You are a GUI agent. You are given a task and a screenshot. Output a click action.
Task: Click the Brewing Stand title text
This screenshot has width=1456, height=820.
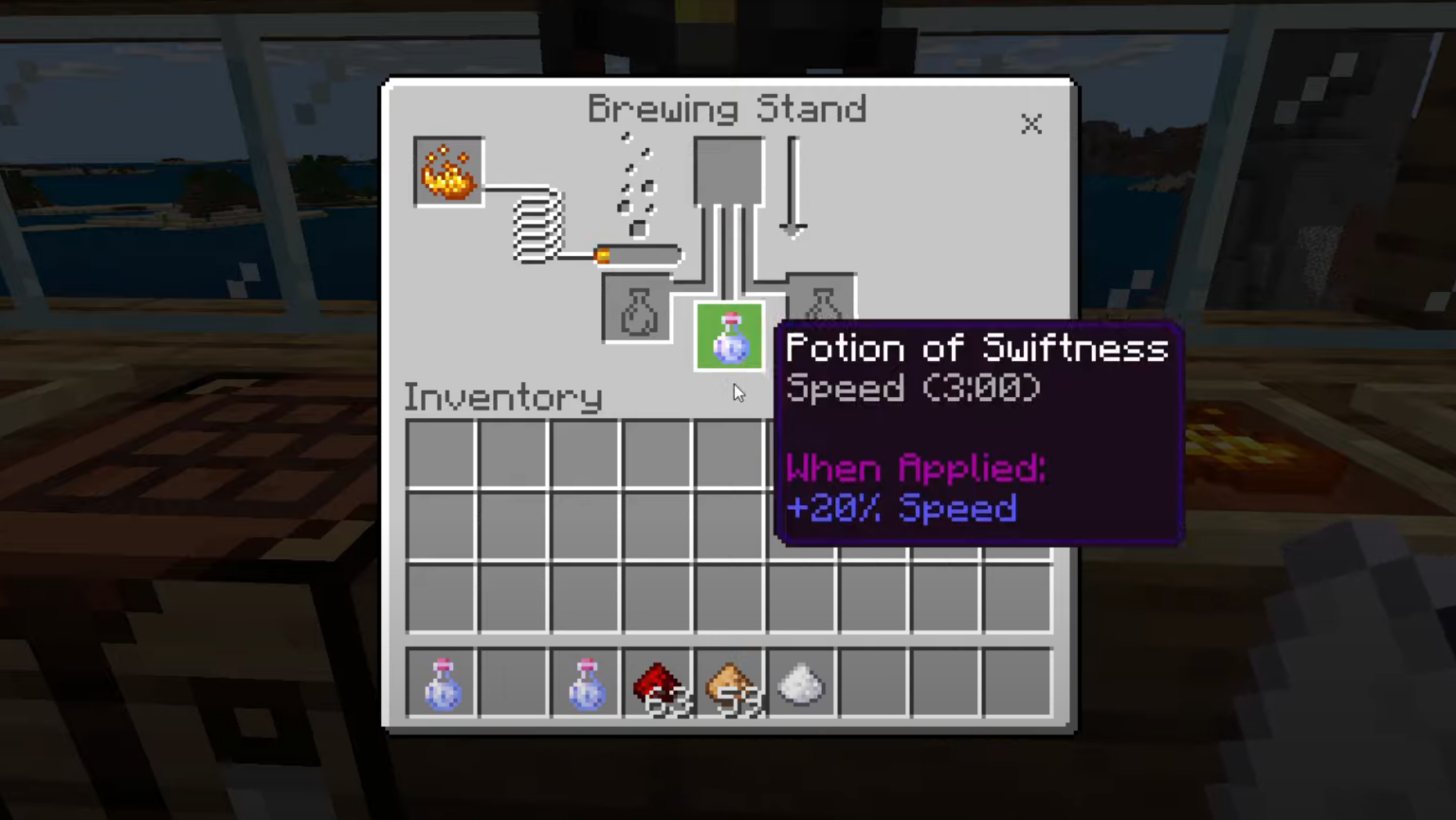point(727,108)
